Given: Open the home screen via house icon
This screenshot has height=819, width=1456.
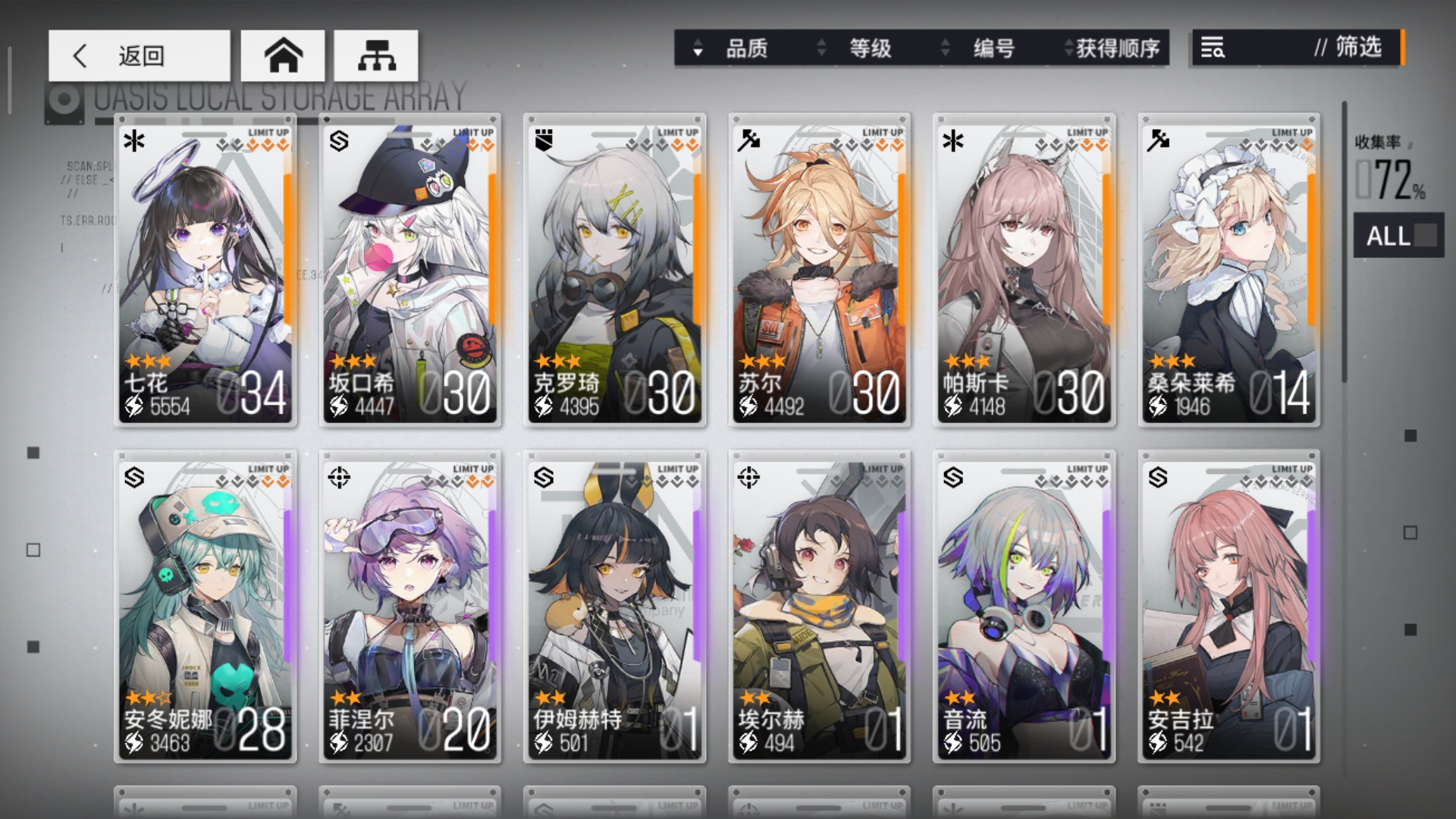Looking at the screenshot, I should [283, 55].
